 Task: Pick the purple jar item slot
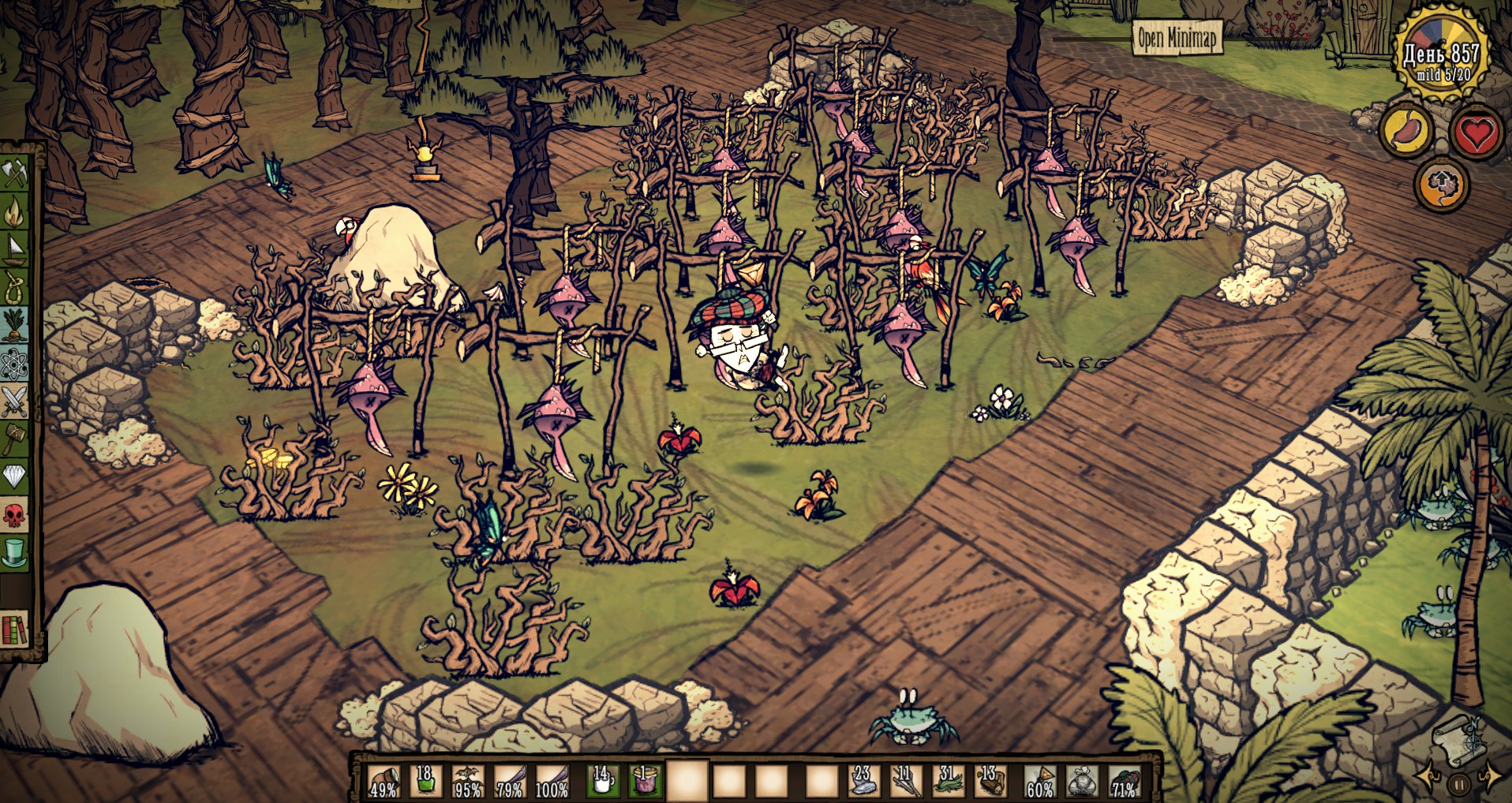pos(644,781)
